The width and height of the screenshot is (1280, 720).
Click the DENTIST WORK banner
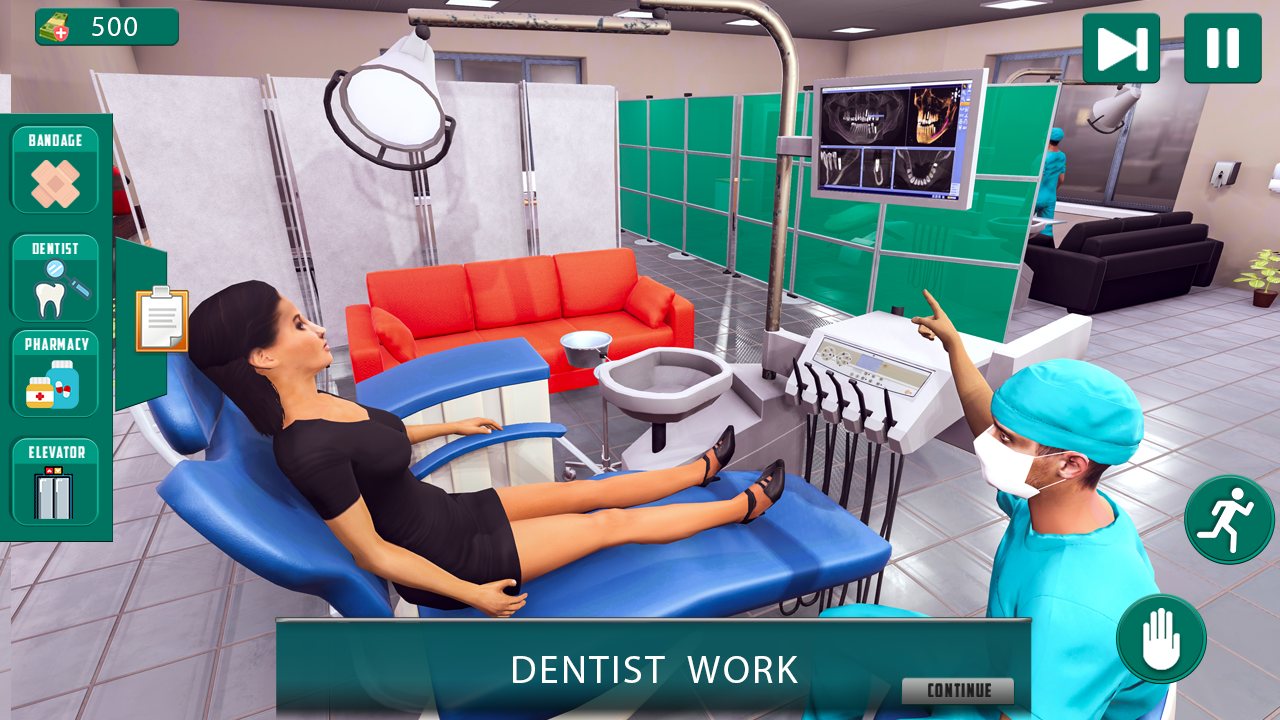pyautogui.click(x=653, y=668)
